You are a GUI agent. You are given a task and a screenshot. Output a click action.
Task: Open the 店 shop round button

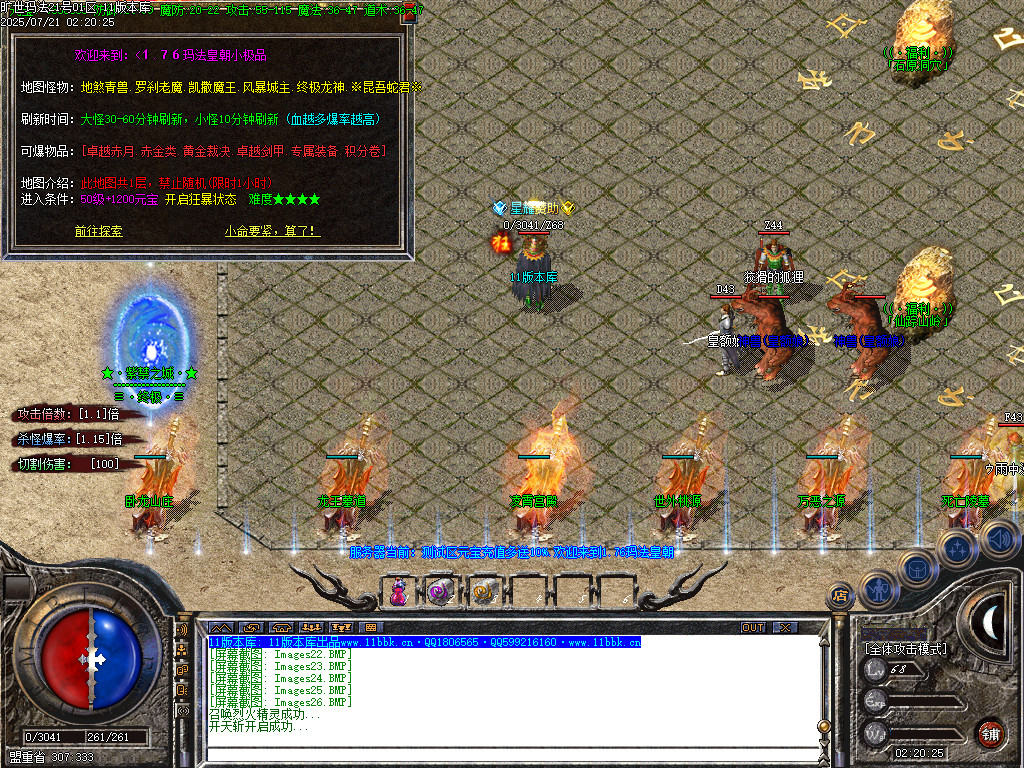[840, 597]
